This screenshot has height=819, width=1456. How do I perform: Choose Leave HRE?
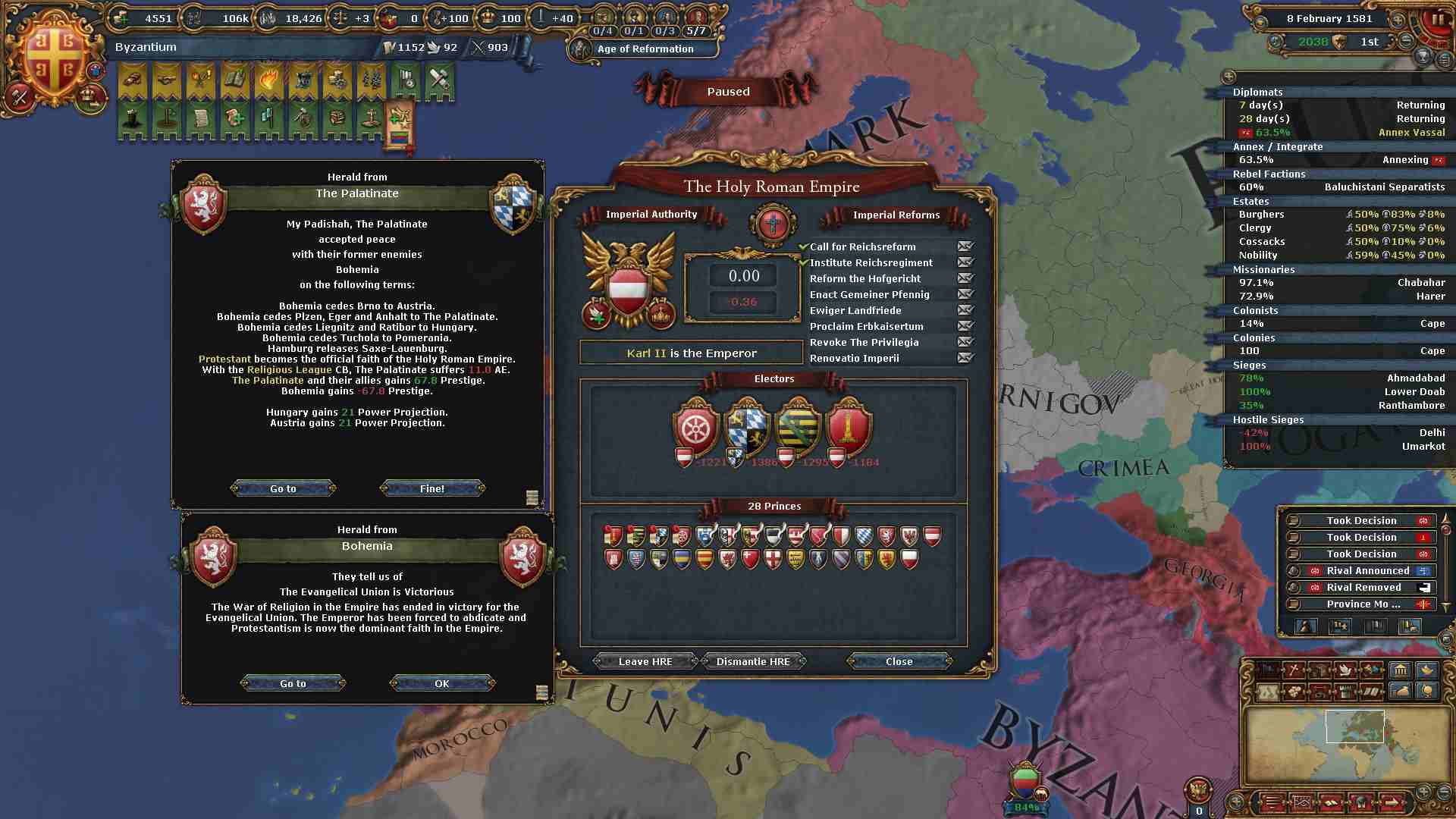click(645, 662)
